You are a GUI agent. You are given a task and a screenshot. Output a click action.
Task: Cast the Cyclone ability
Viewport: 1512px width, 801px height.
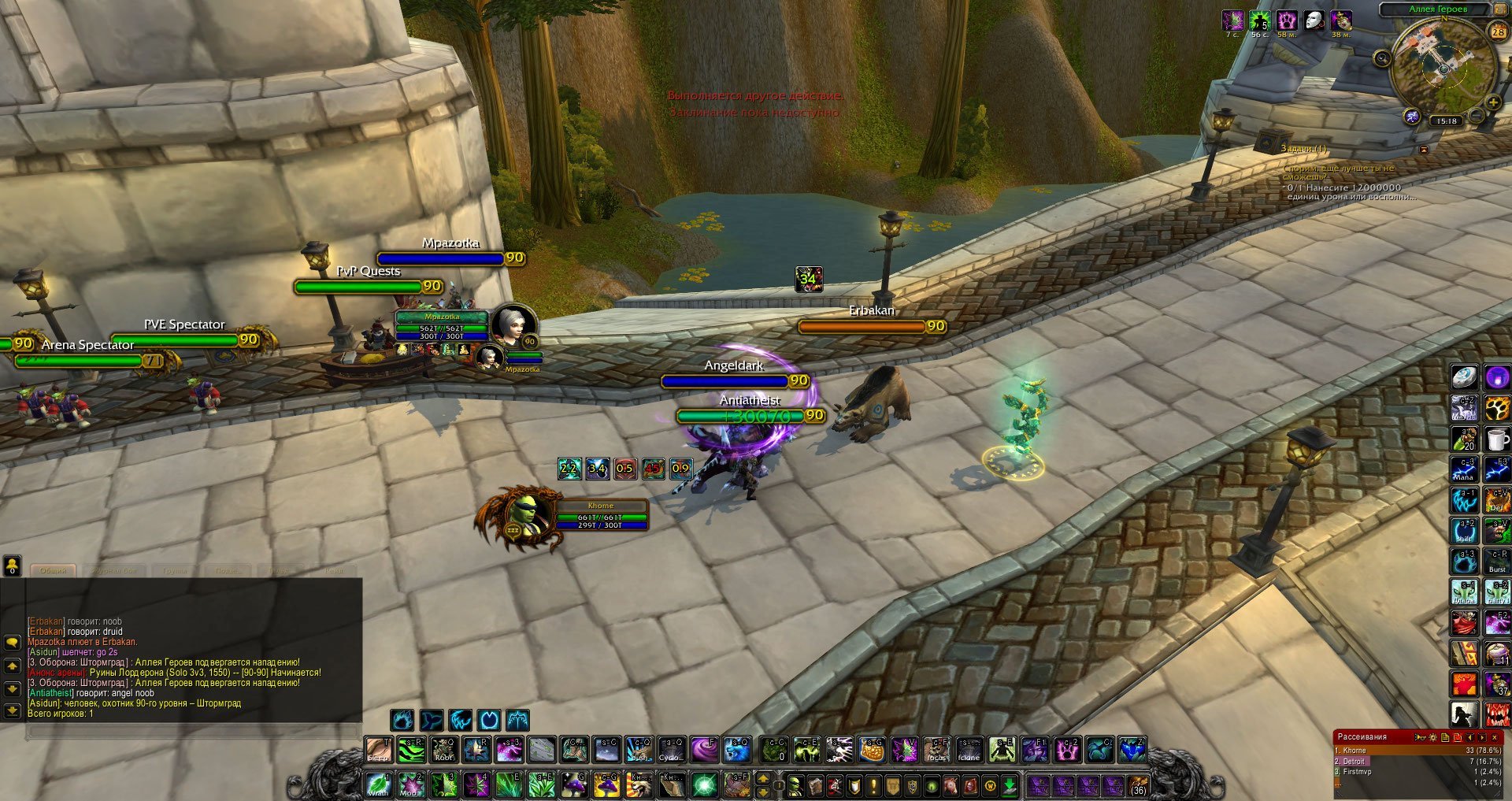click(x=671, y=750)
